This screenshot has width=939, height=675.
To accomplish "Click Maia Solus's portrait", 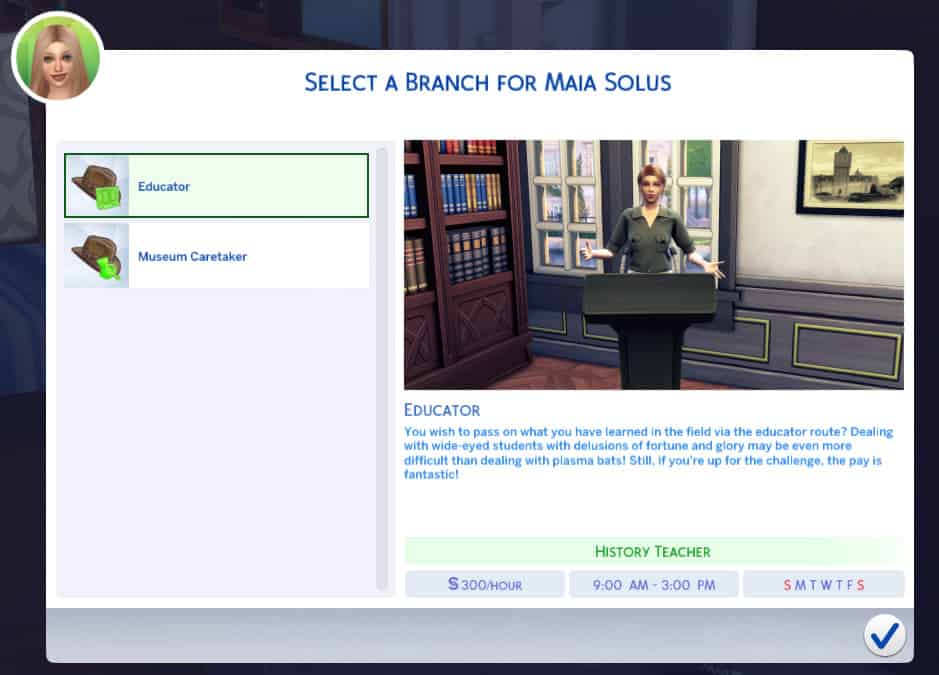I will [x=57, y=57].
